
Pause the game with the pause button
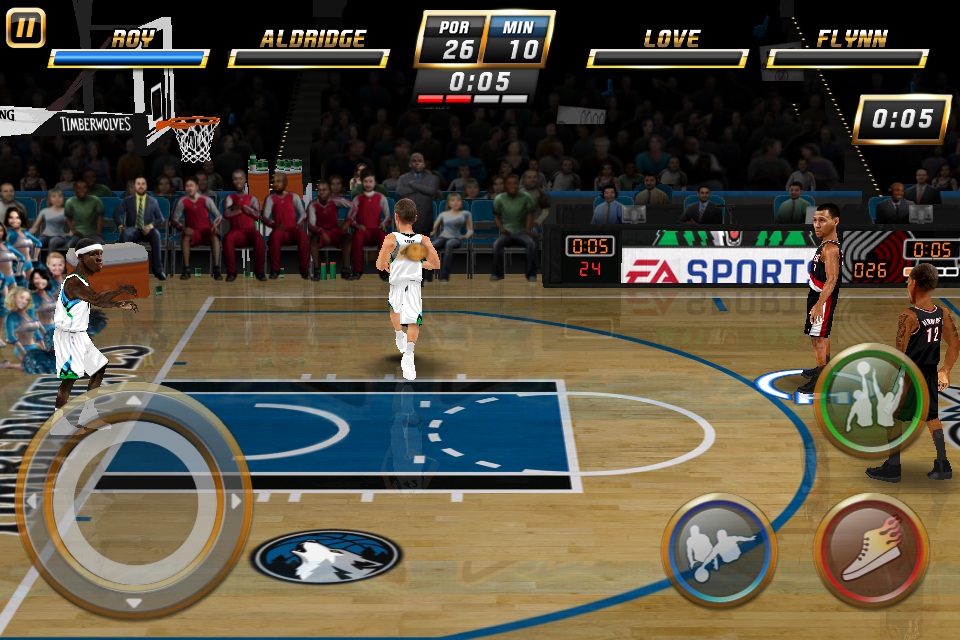26,28
